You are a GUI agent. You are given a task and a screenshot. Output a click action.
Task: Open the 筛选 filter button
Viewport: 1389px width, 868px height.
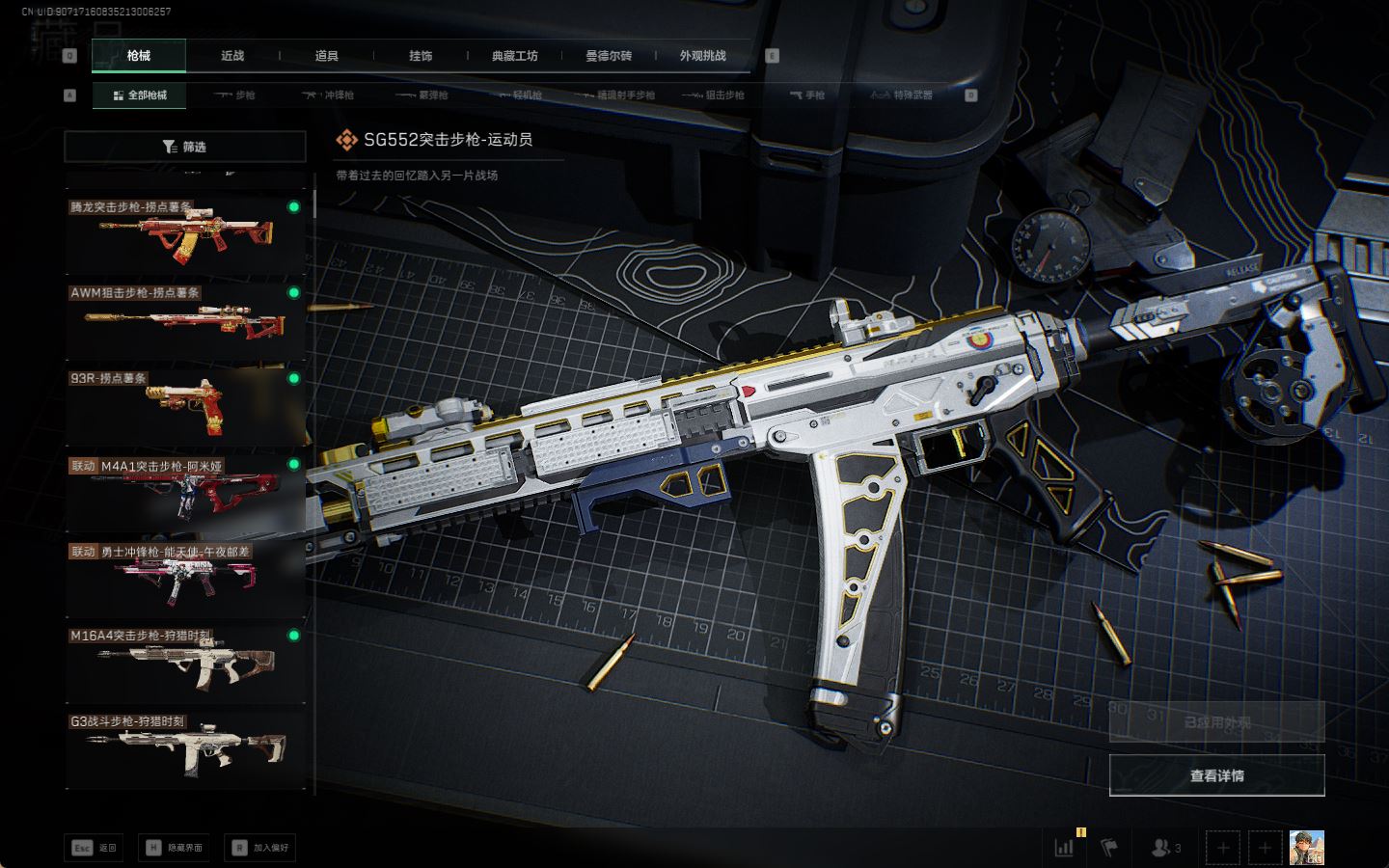(185, 147)
